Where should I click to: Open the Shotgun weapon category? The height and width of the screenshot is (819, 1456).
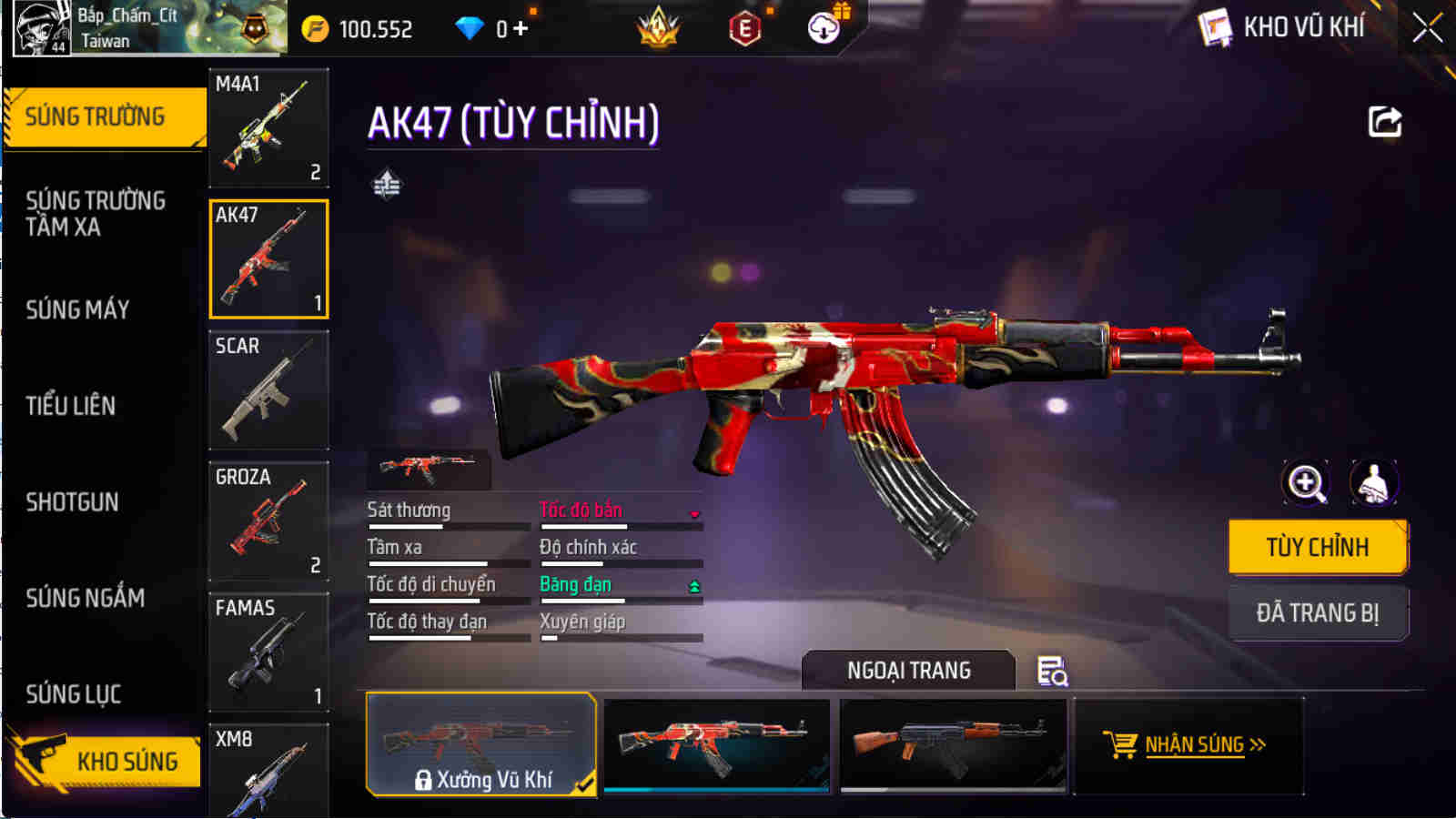pos(72,502)
